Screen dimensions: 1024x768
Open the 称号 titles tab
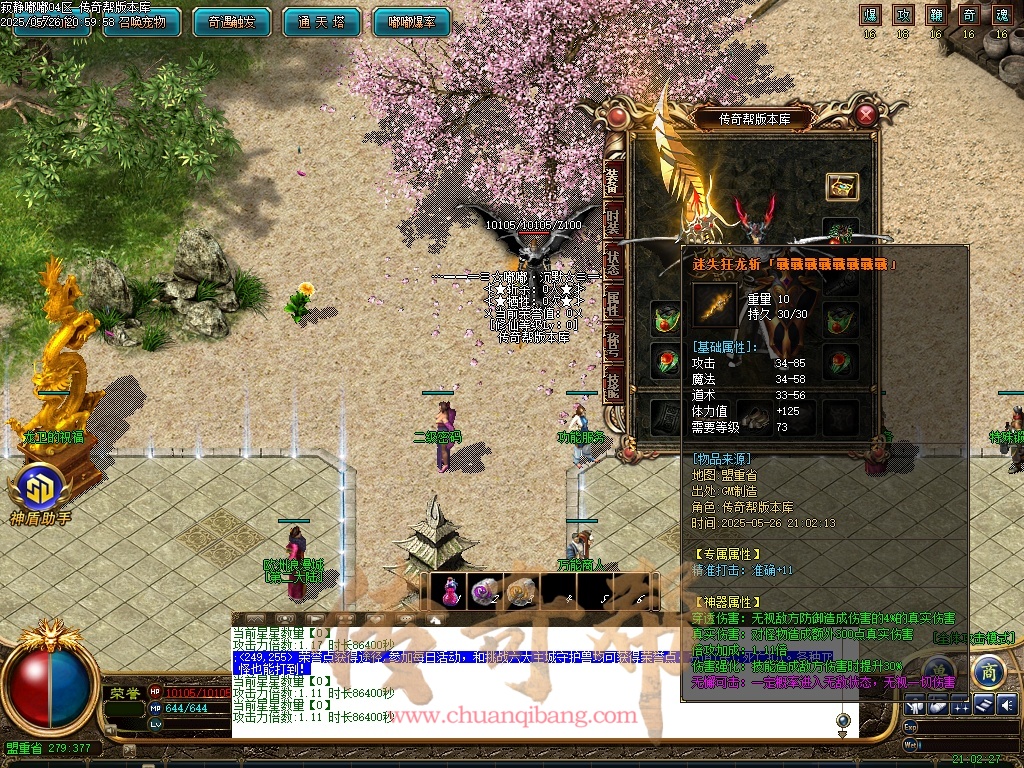pos(614,347)
